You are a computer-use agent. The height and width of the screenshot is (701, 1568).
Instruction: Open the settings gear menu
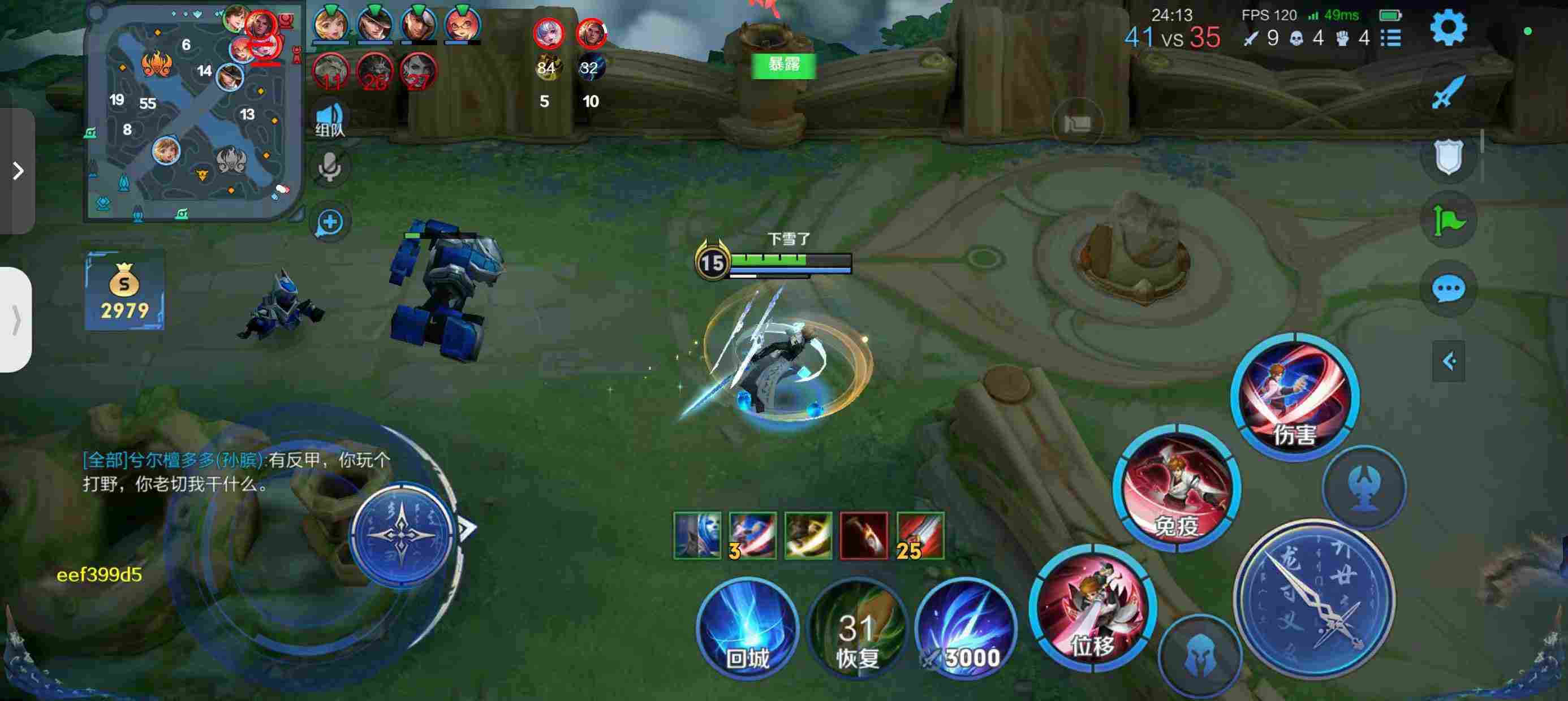(1448, 27)
